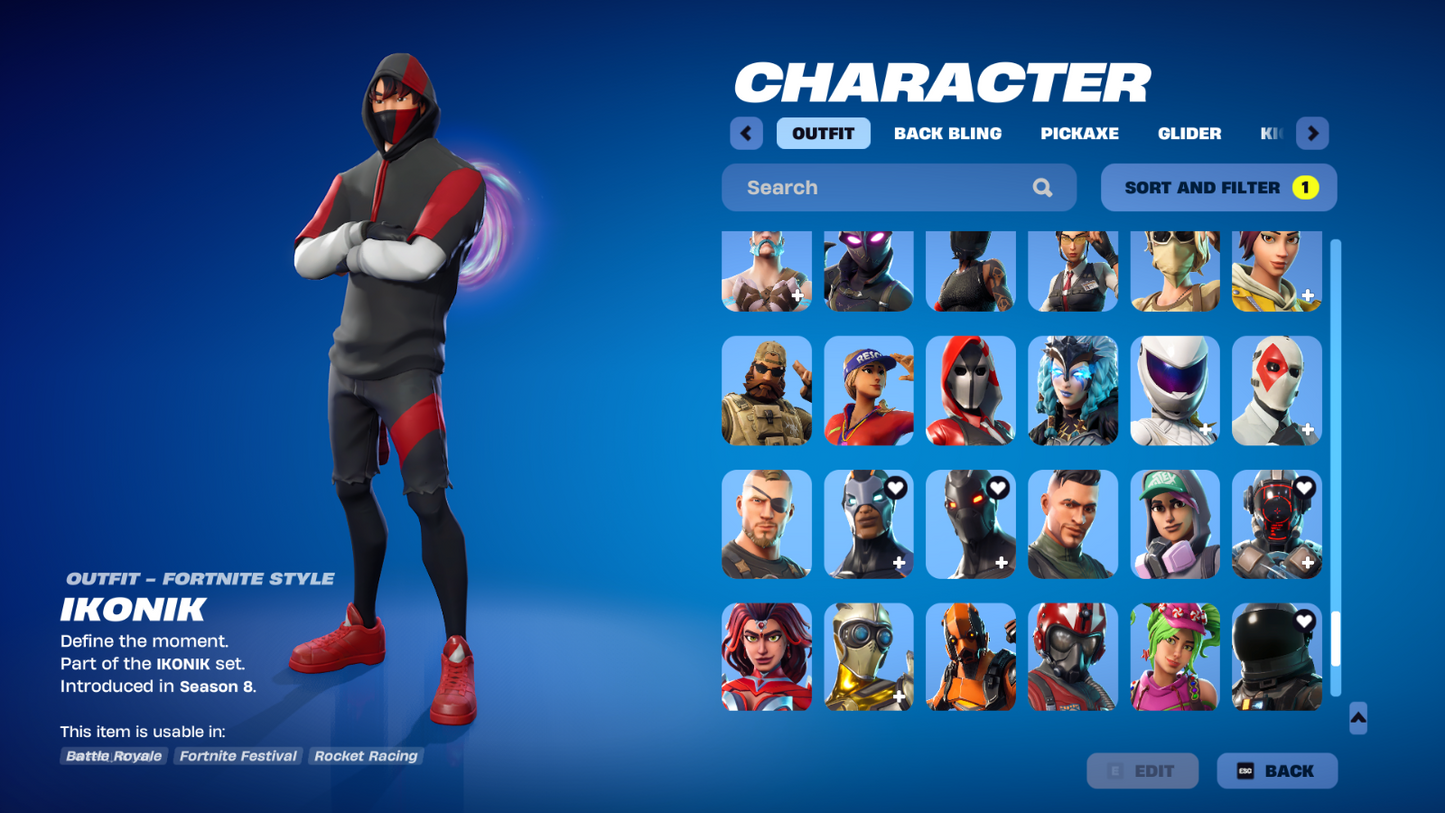Open the Pickaxe tab

(1079, 133)
